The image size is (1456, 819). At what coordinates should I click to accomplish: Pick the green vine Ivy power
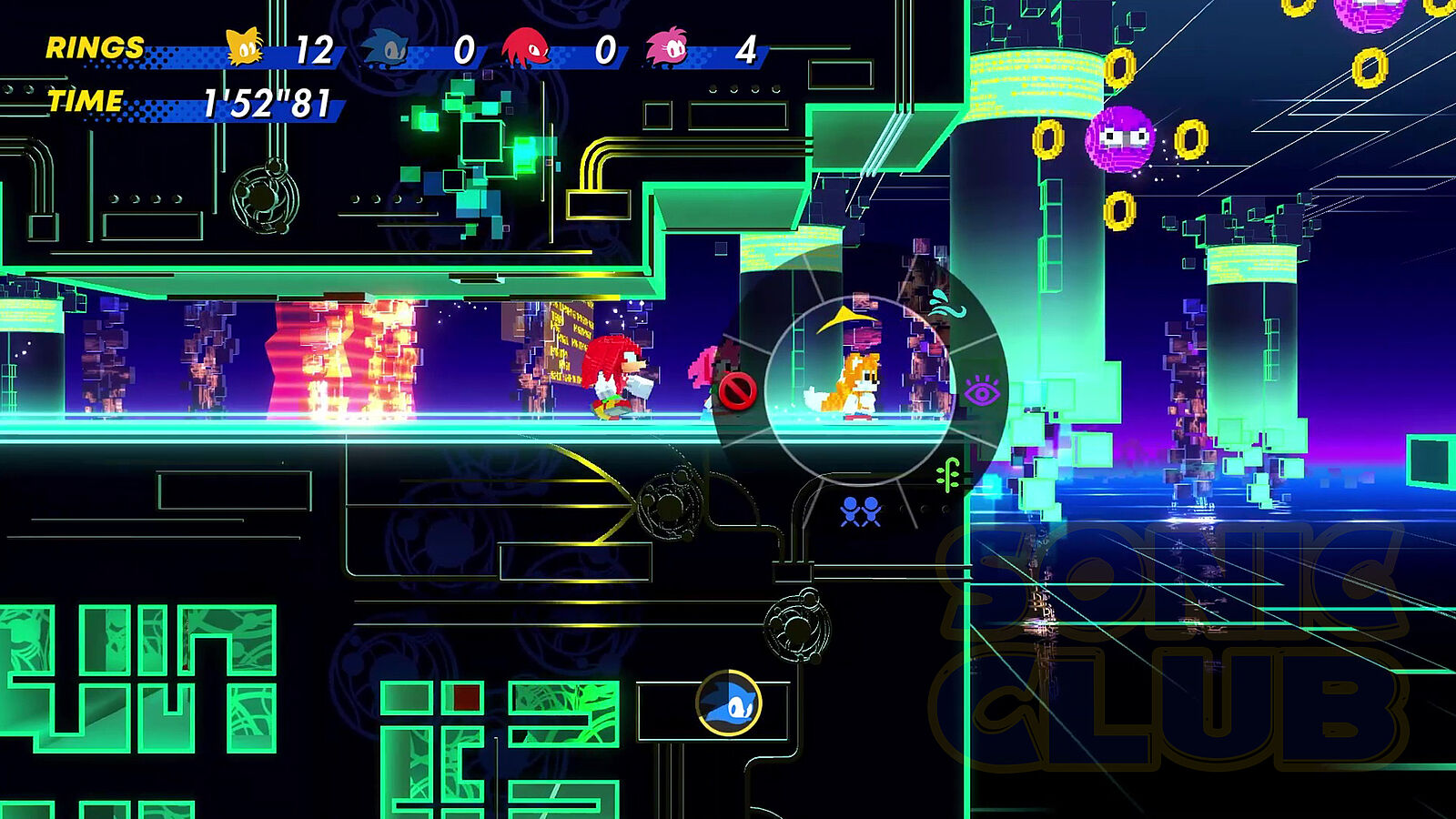click(x=949, y=474)
